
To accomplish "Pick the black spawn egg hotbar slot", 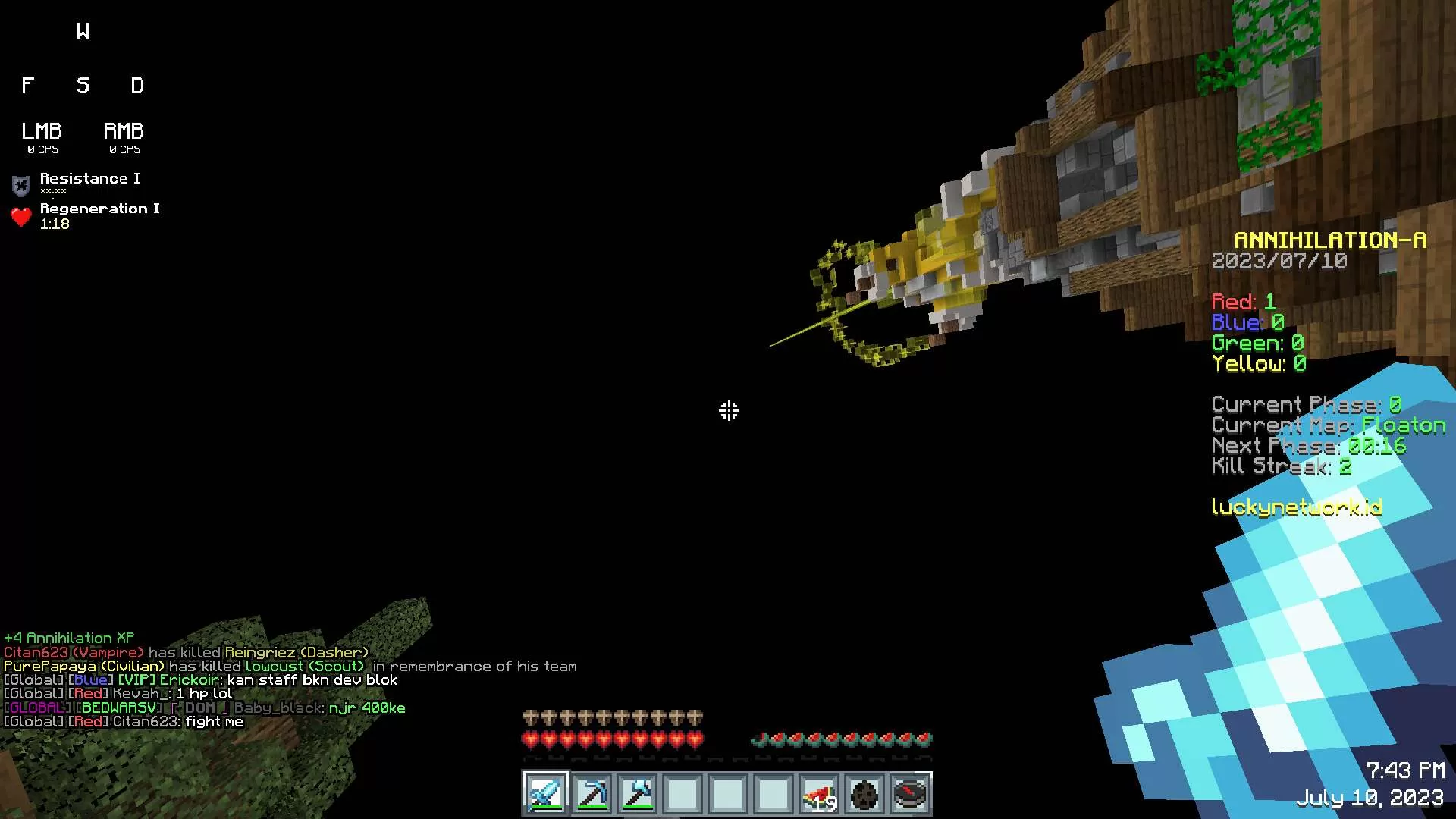I will pos(864,794).
